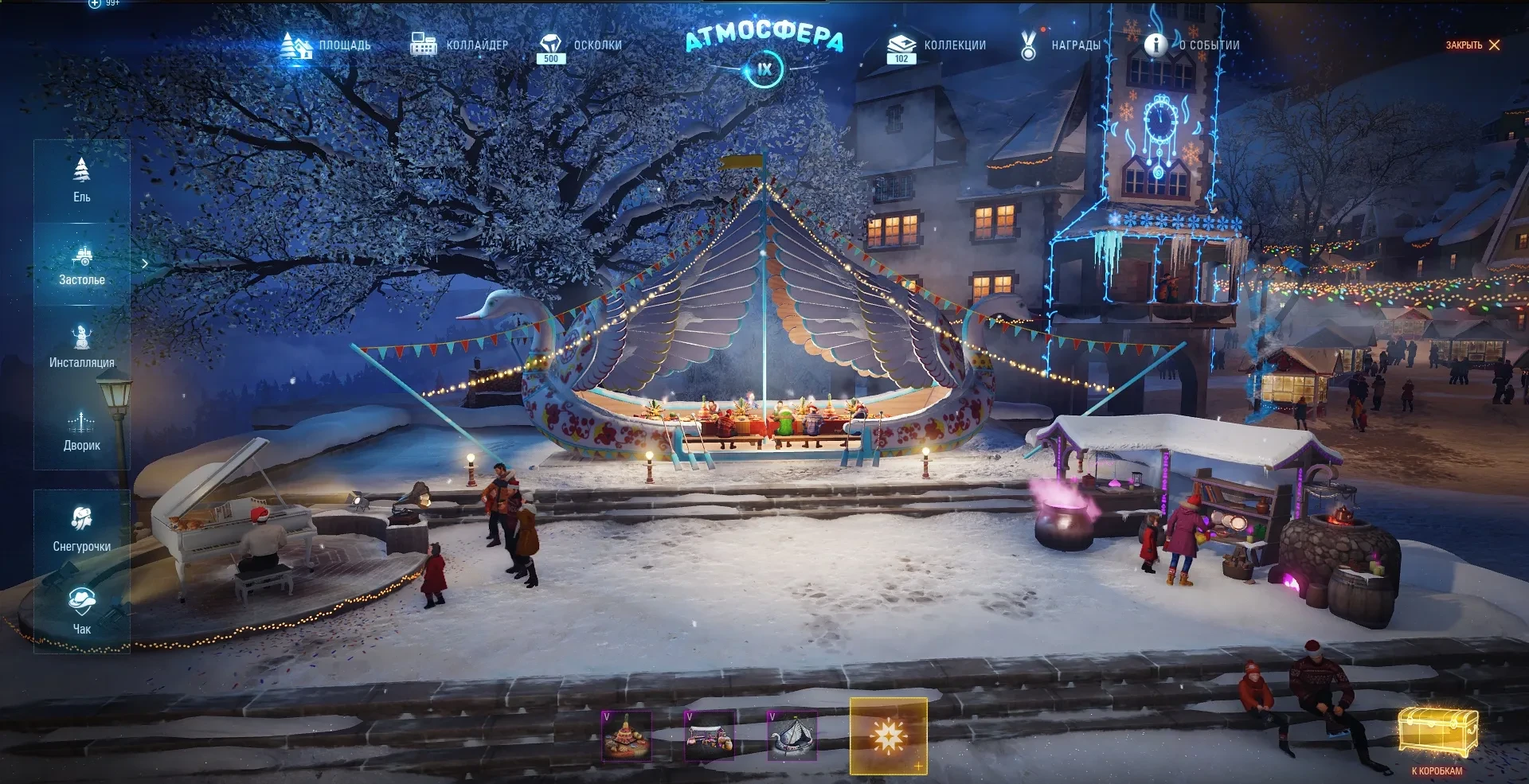This screenshot has height=784, width=1529.
Task: Select the swan boat decoration slot
Action: (x=792, y=735)
